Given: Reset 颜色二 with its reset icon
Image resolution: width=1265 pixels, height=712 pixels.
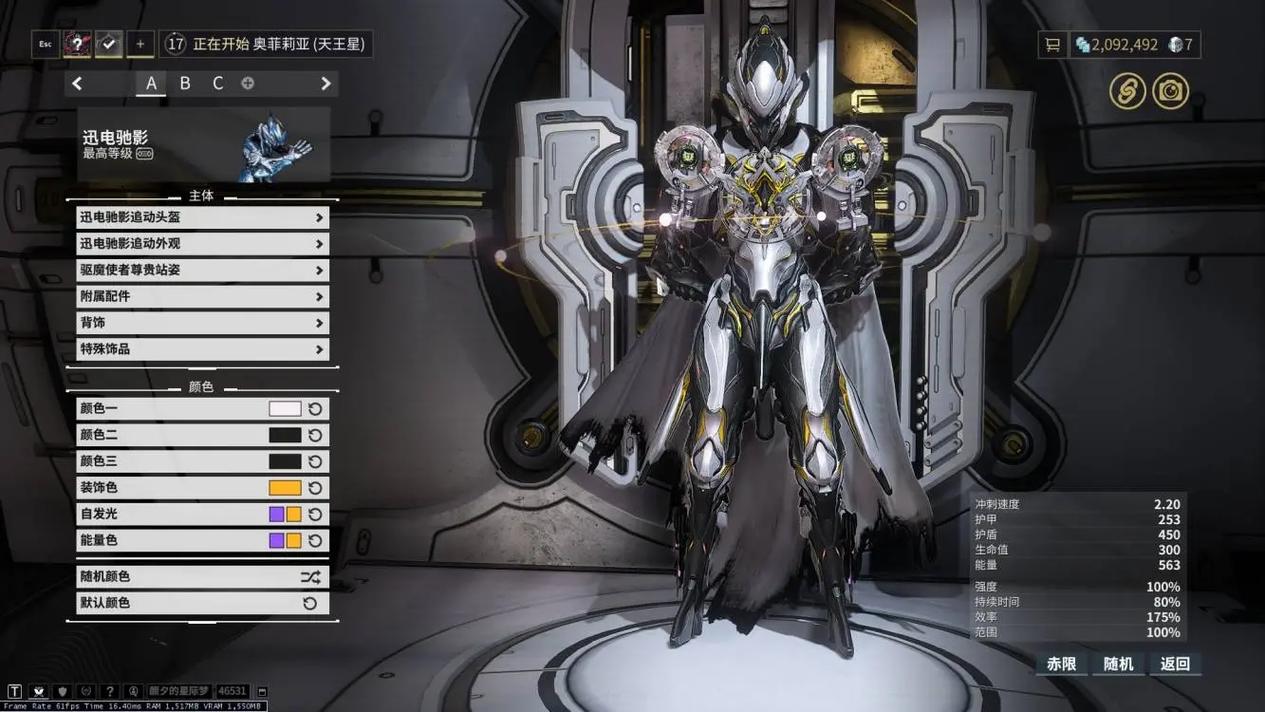Looking at the screenshot, I should tap(315, 435).
